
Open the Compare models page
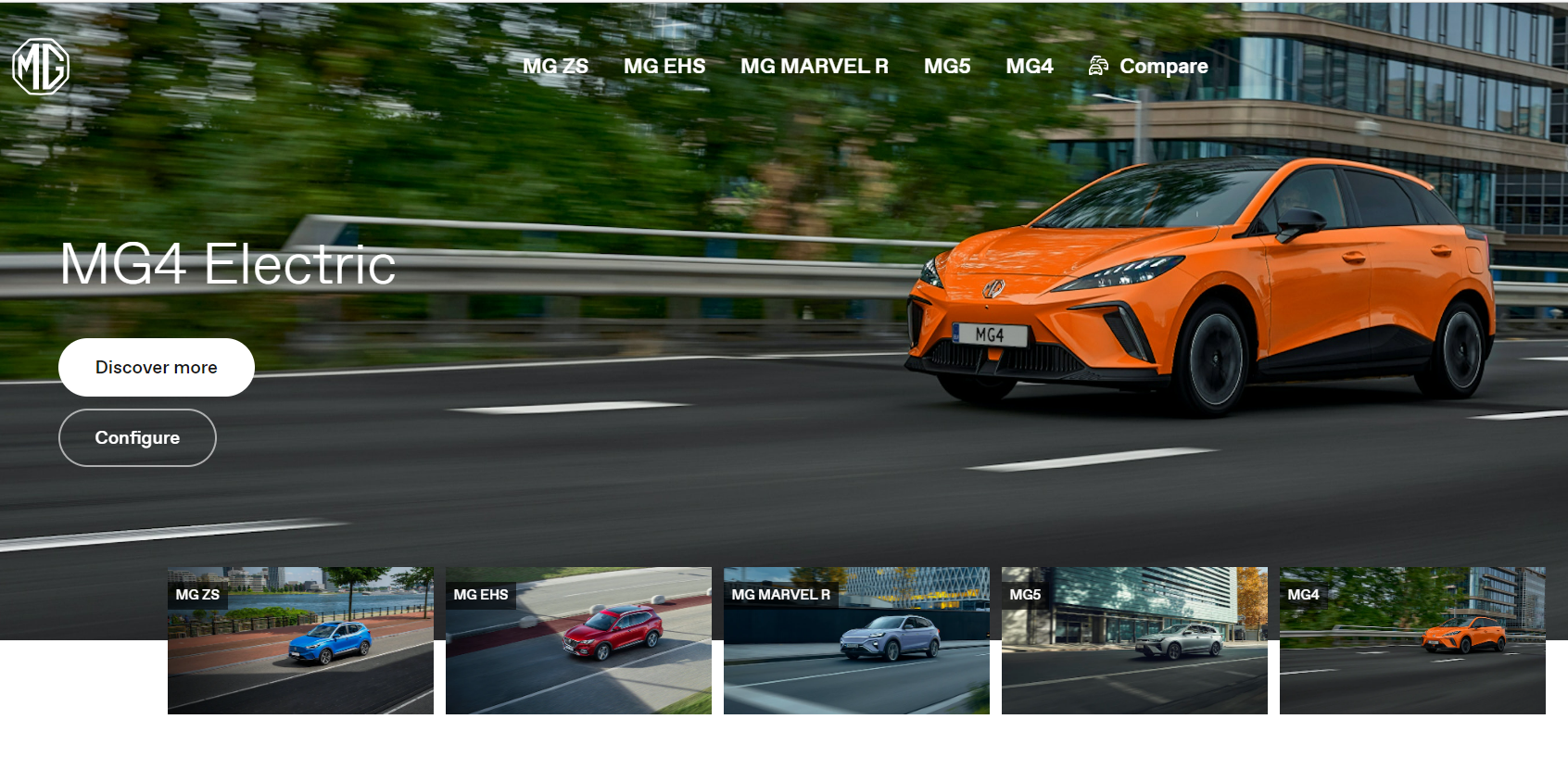(x=1149, y=67)
